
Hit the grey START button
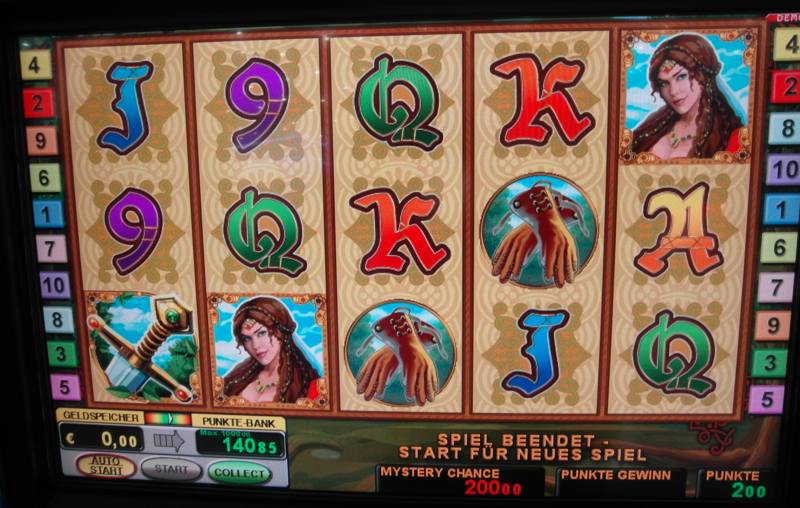tap(171, 468)
